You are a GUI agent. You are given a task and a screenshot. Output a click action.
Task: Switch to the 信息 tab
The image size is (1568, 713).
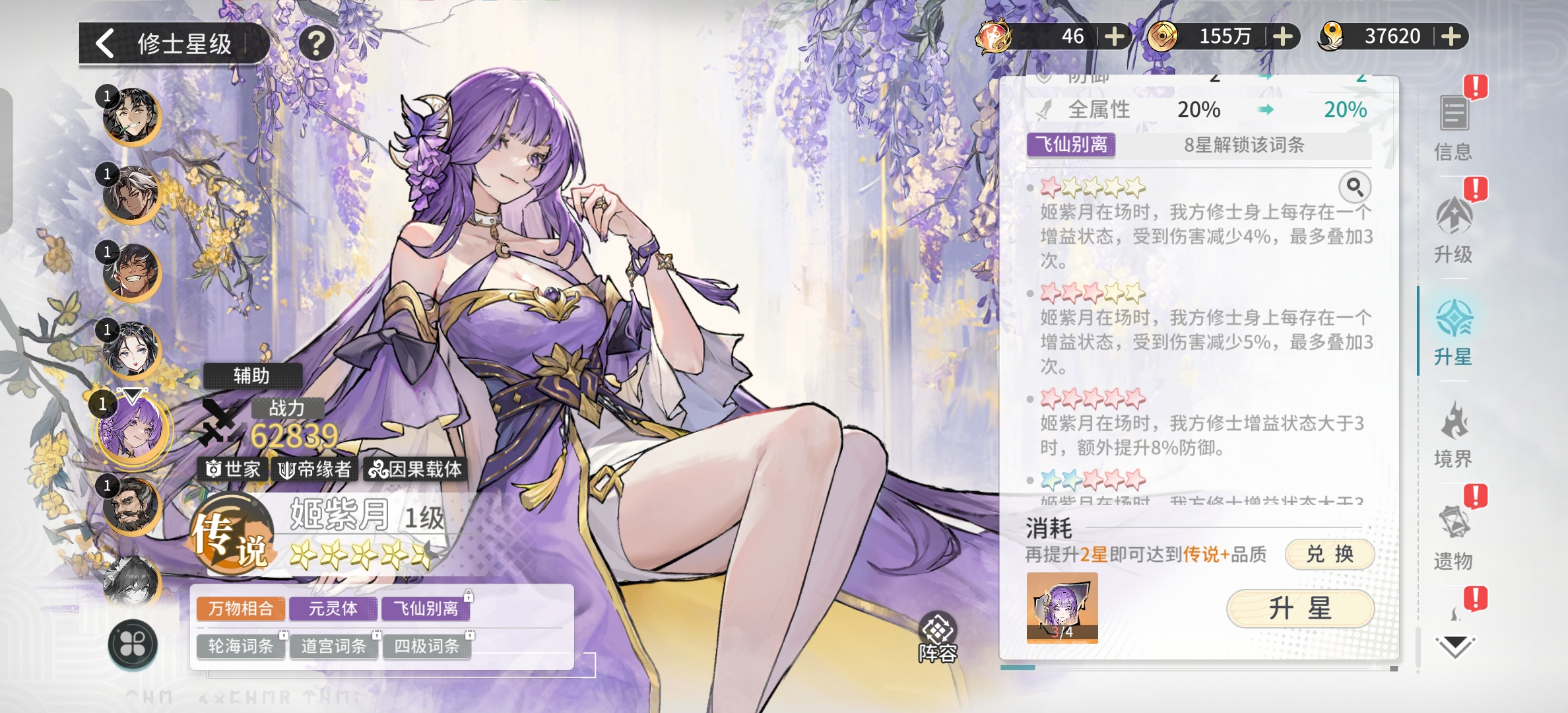point(1453,129)
